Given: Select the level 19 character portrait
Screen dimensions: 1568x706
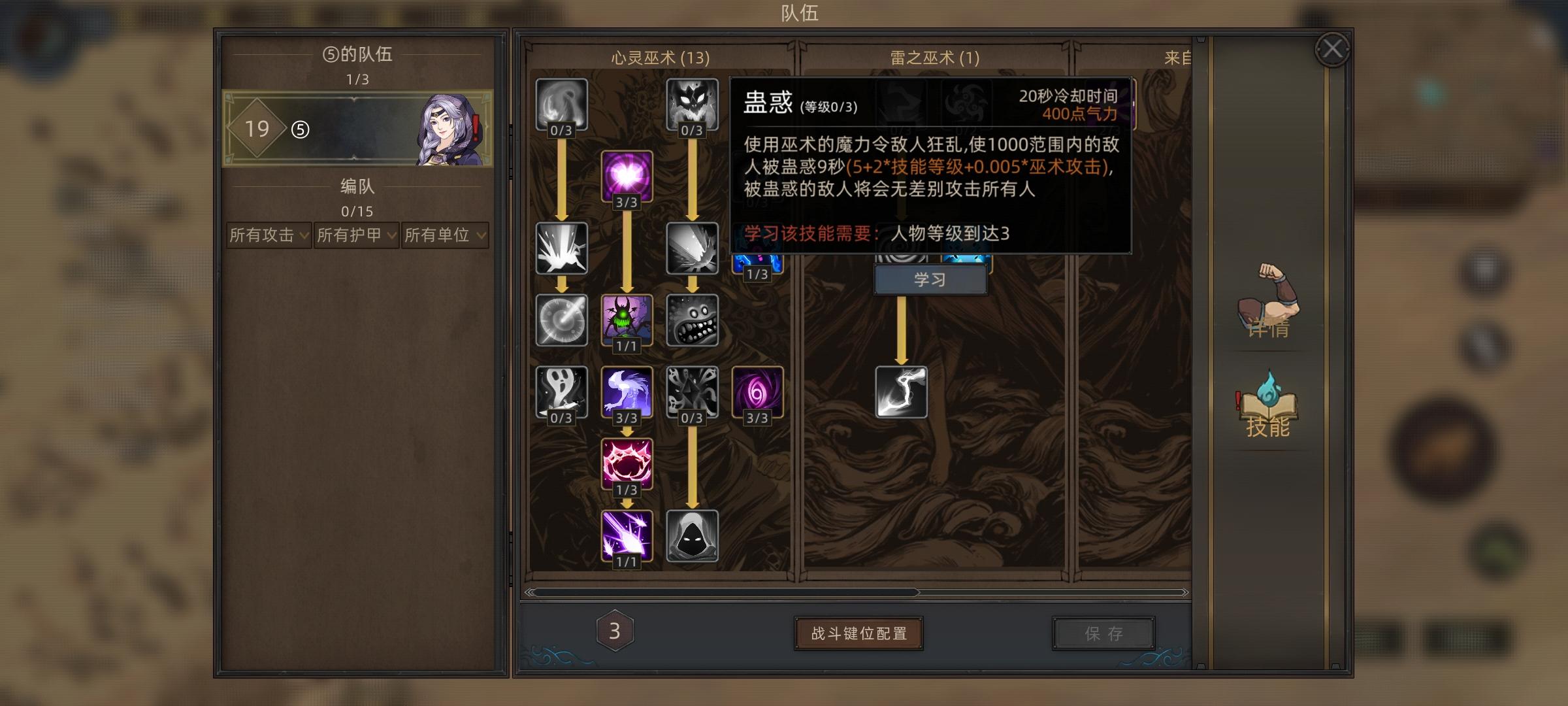Looking at the screenshot, I should tap(356, 127).
